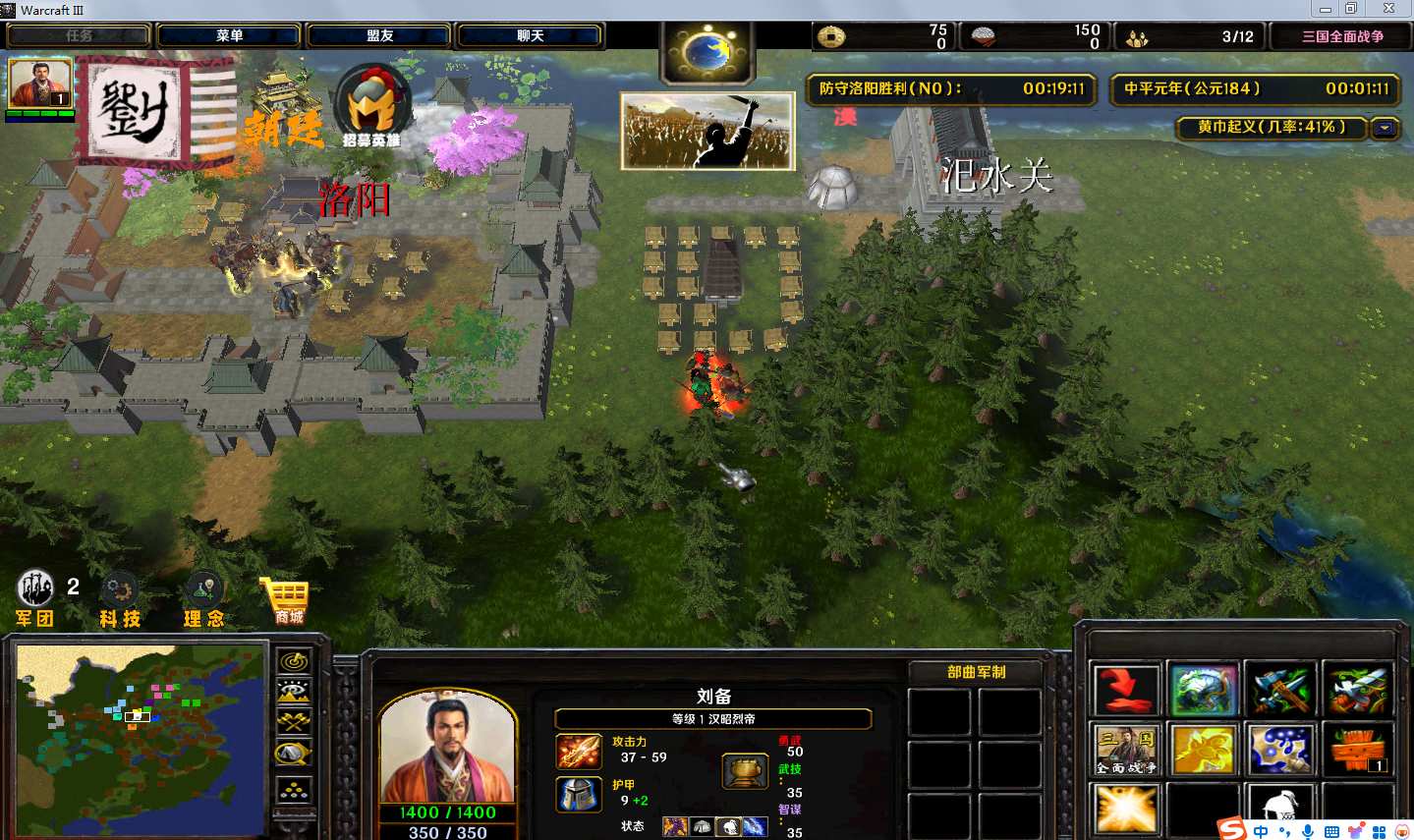Screen dimensions: 1414x840
Task: Activate the red arrow command icon
Action: [1126, 691]
